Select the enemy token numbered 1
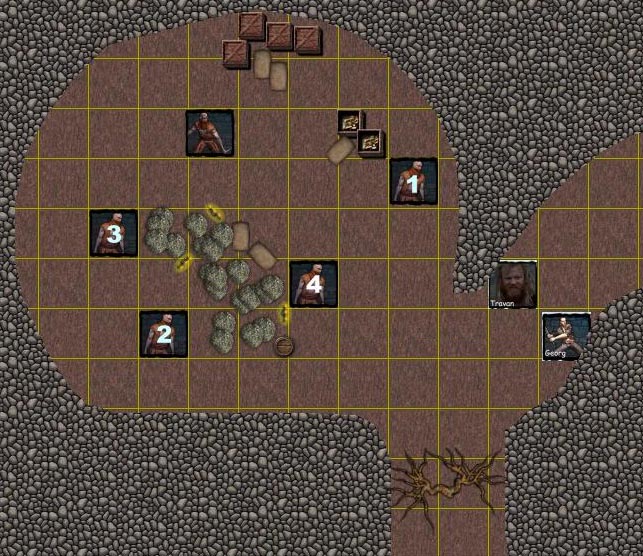Screen dimensions: 643x556 pos(413,182)
